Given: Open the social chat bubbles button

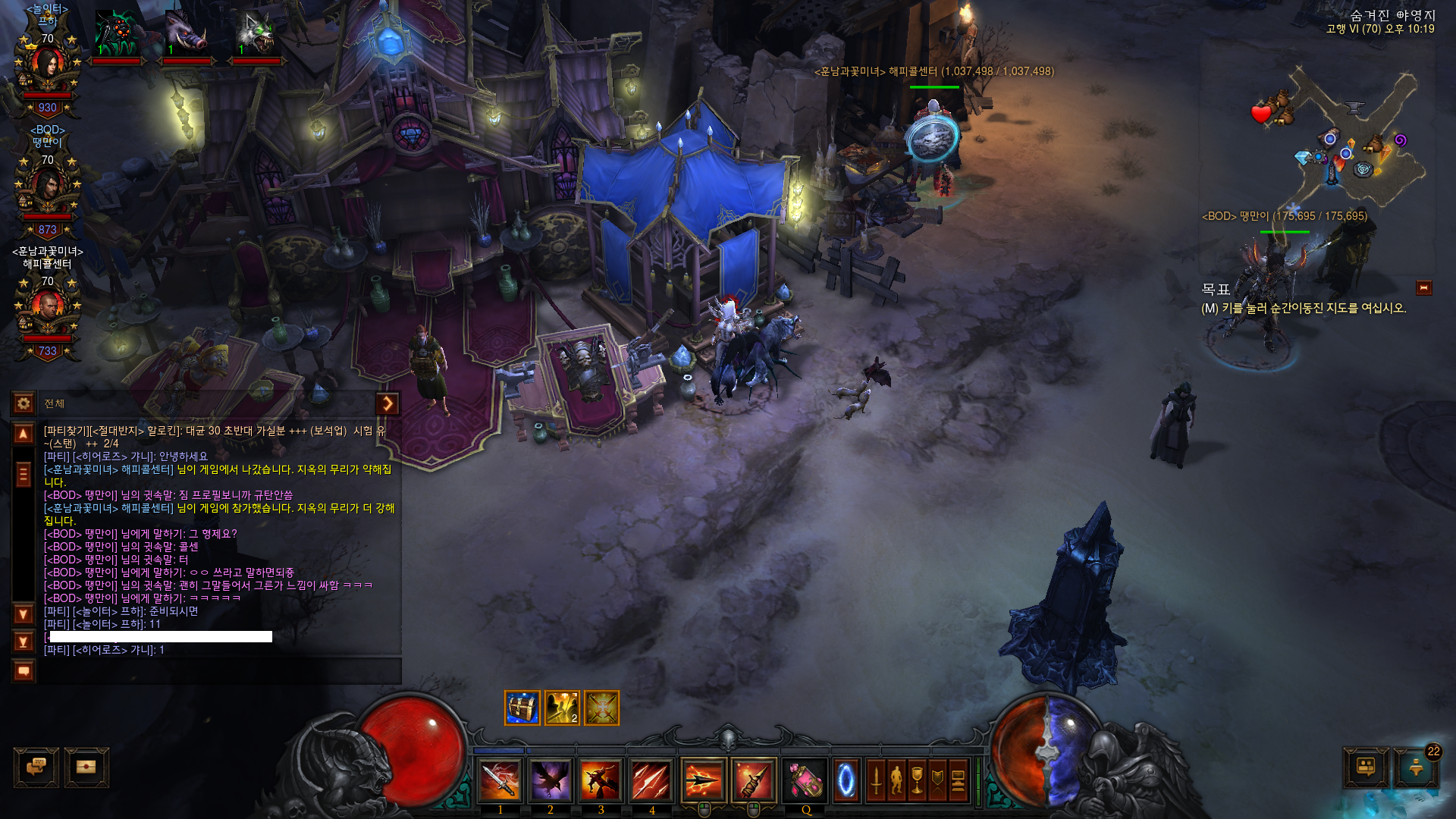Looking at the screenshot, I should point(36,767).
